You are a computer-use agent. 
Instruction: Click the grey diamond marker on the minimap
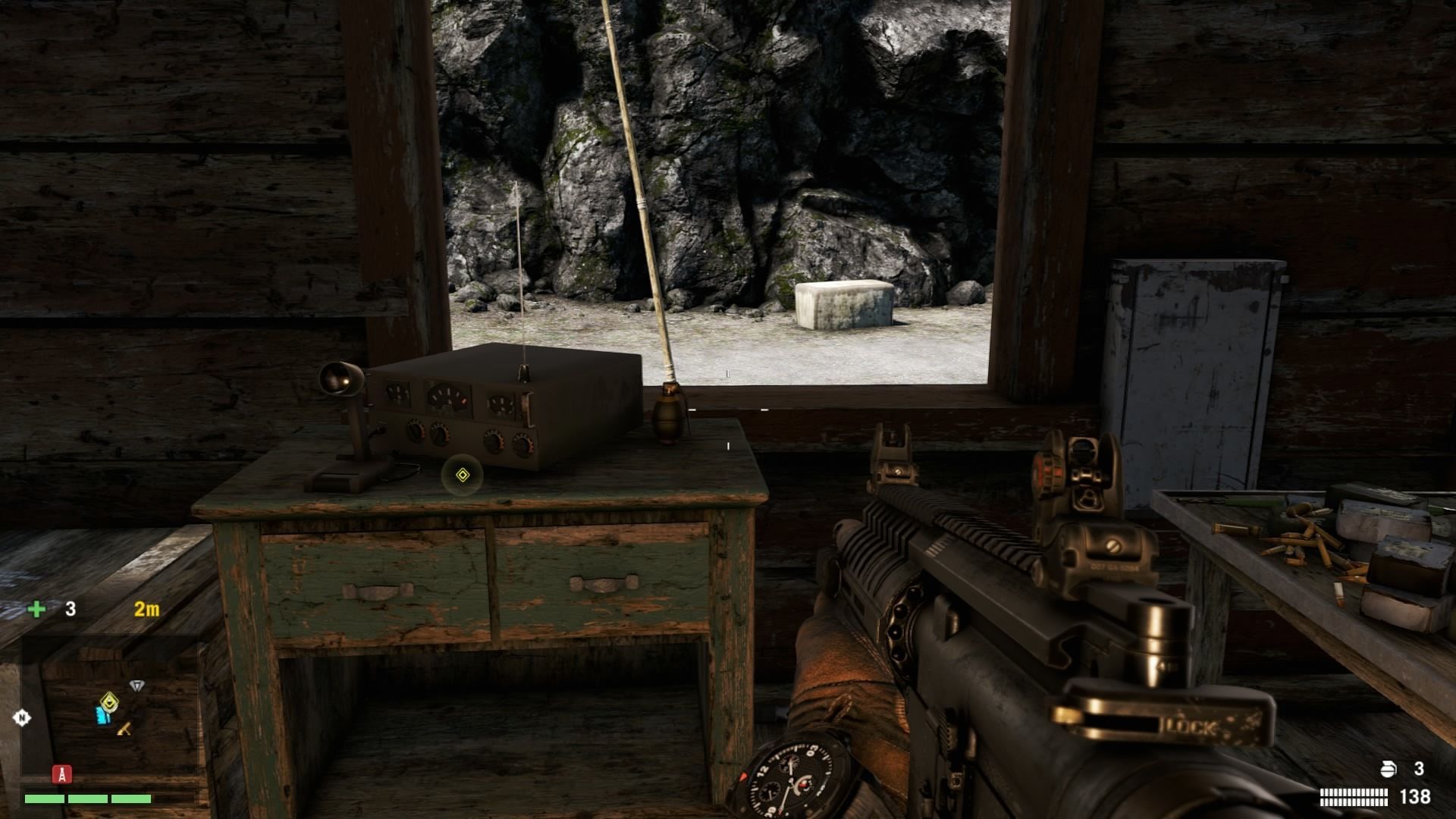coord(136,686)
